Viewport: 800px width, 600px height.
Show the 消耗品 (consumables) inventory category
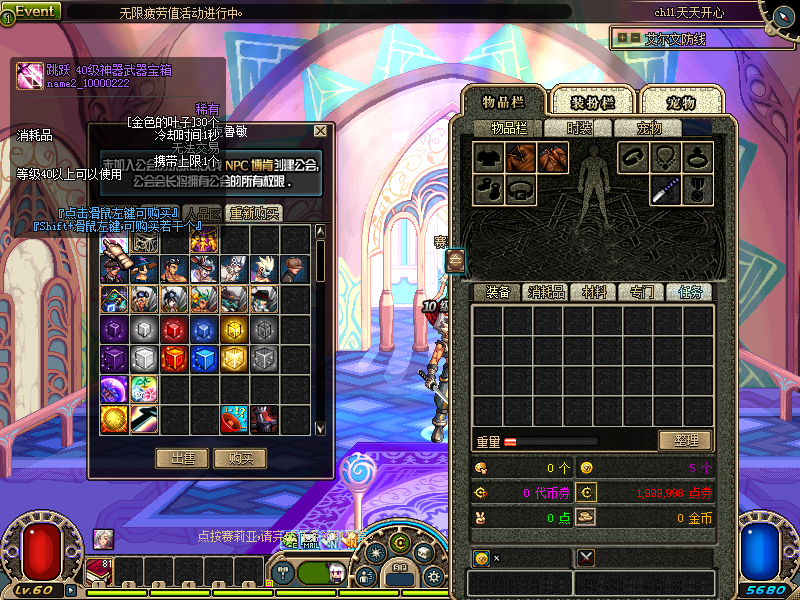pos(546,292)
